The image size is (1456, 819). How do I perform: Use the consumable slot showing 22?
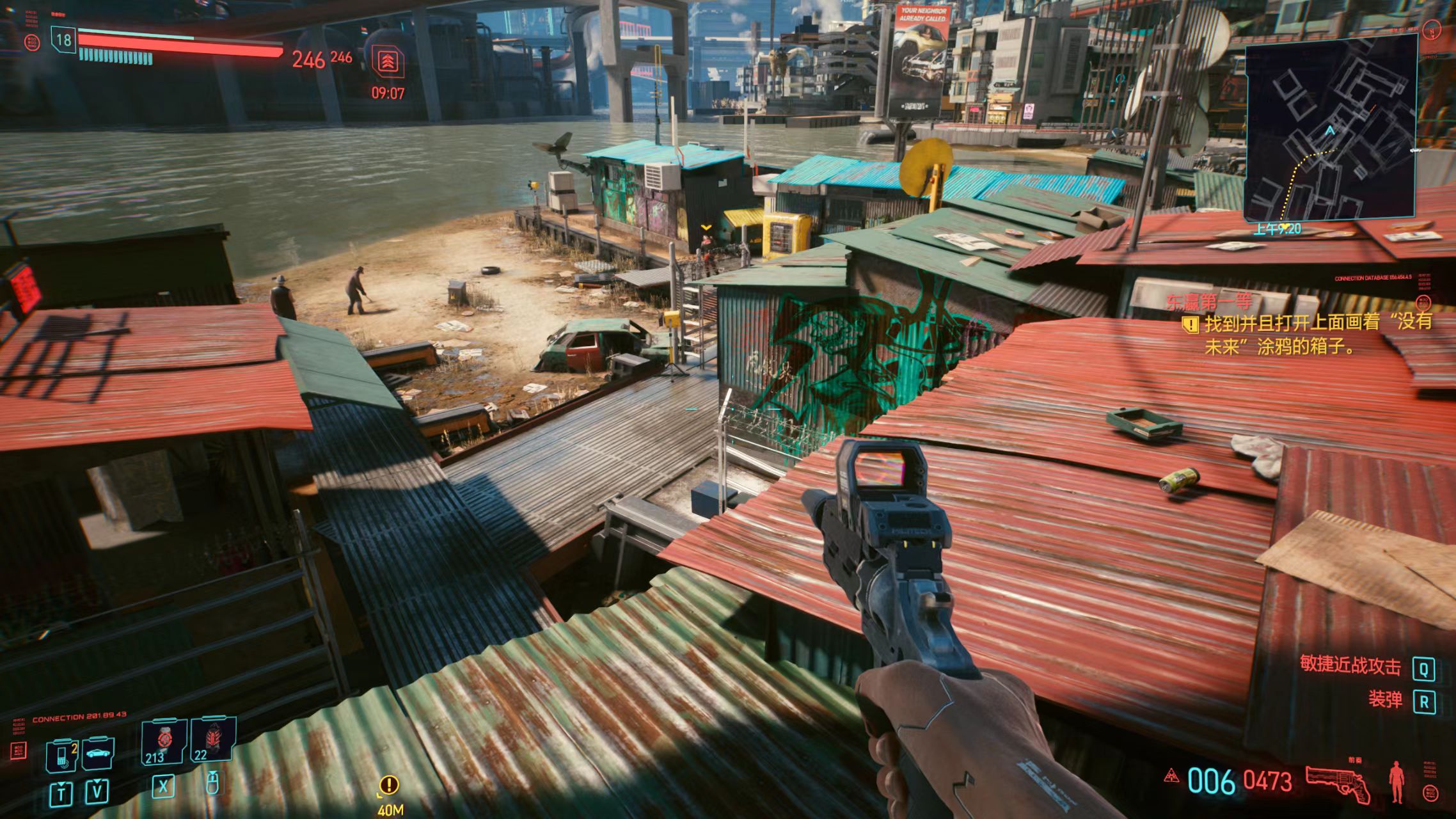[212, 740]
